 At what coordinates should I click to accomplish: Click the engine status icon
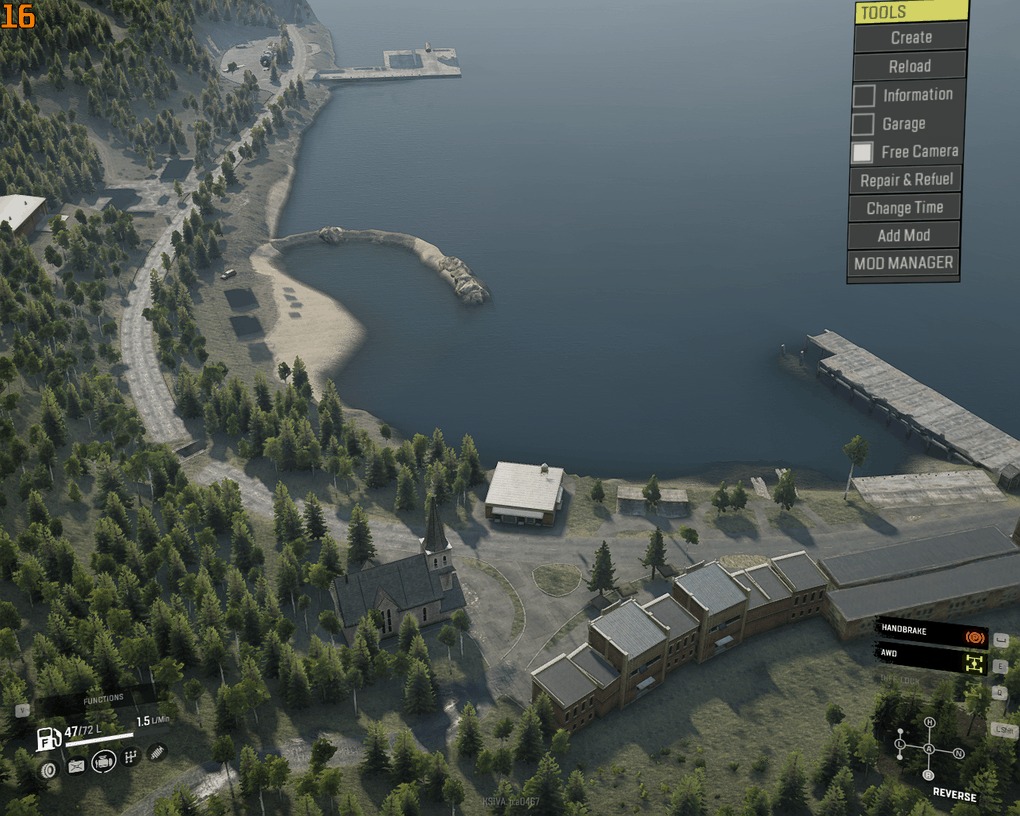(102, 762)
